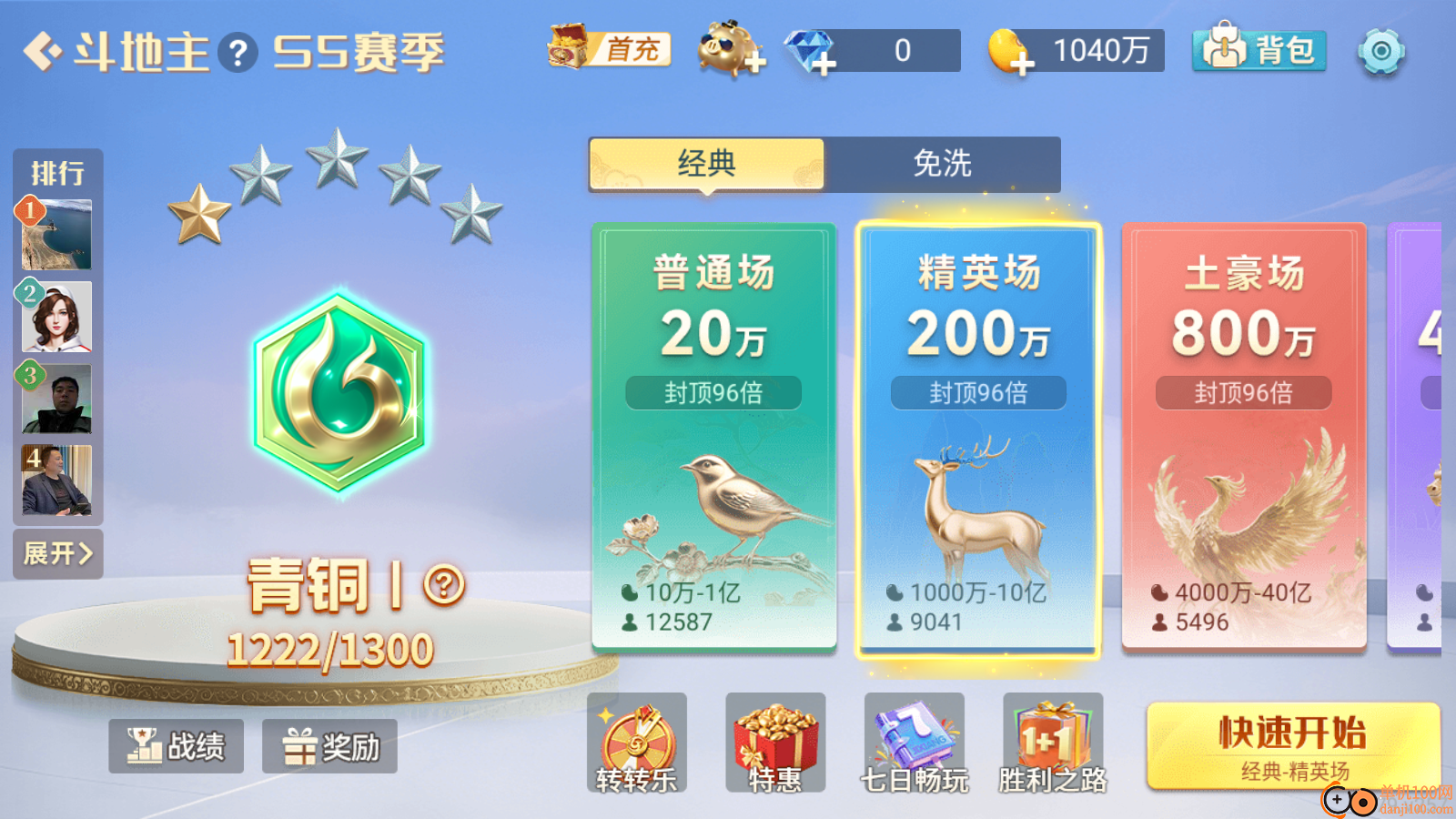Open the settings gear
Viewport: 1456px width, 819px height.
pos(1382,52)
